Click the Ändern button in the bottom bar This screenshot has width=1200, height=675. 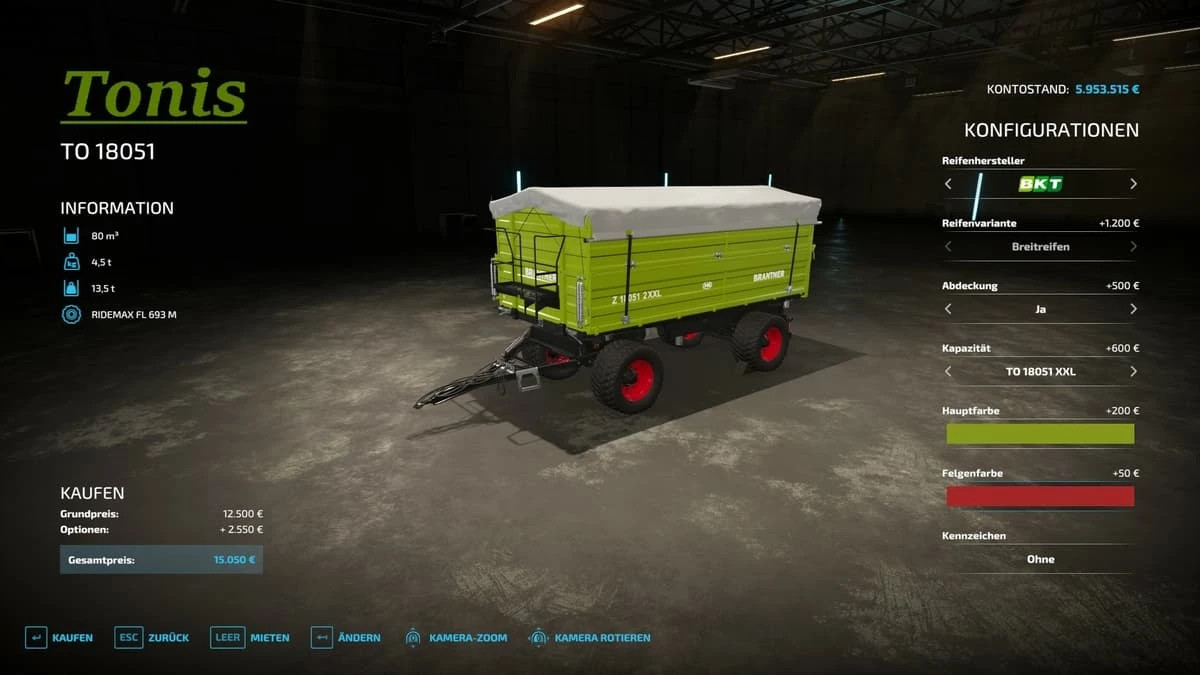pos(346,638)
